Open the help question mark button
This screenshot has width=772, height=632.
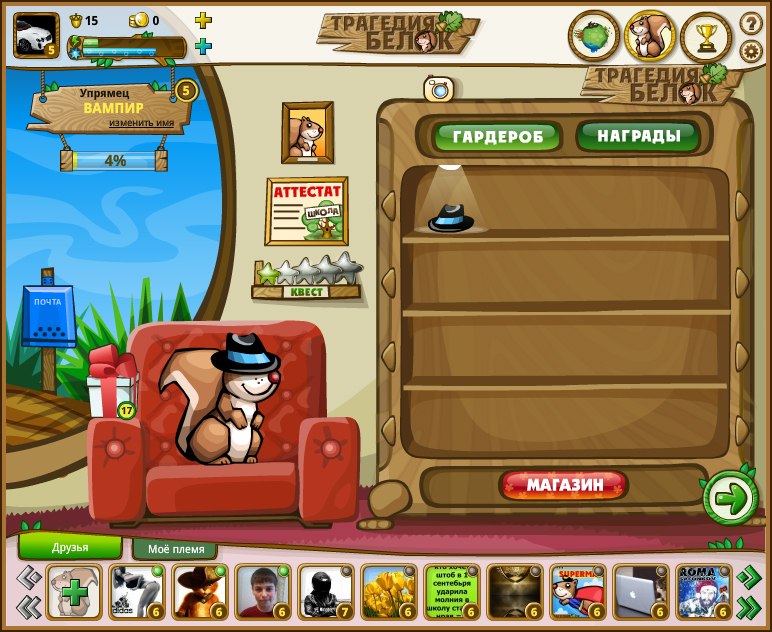(x=751, y=23)
